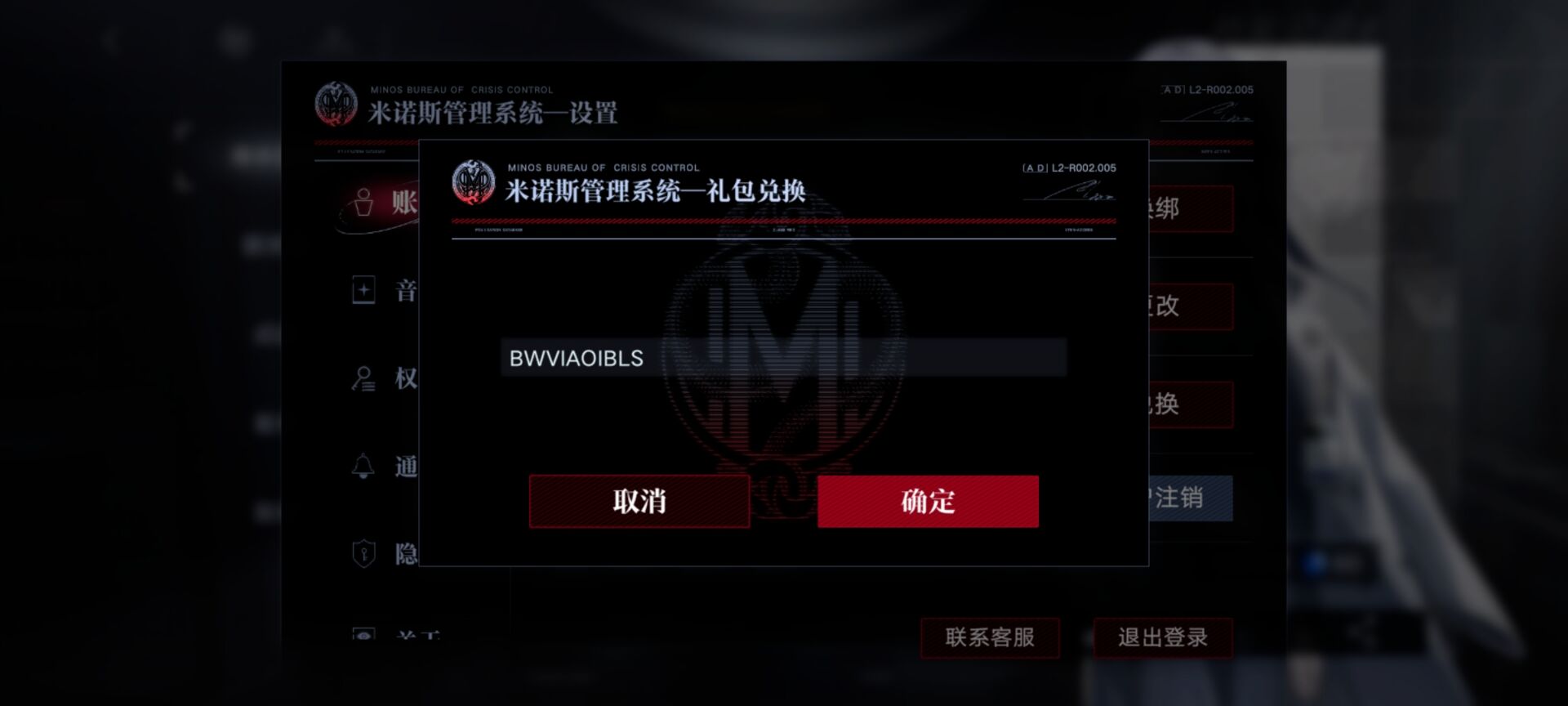1568x706 pixels.
Task: Log out using 退出登录
Action: (x=1163, y=638)
